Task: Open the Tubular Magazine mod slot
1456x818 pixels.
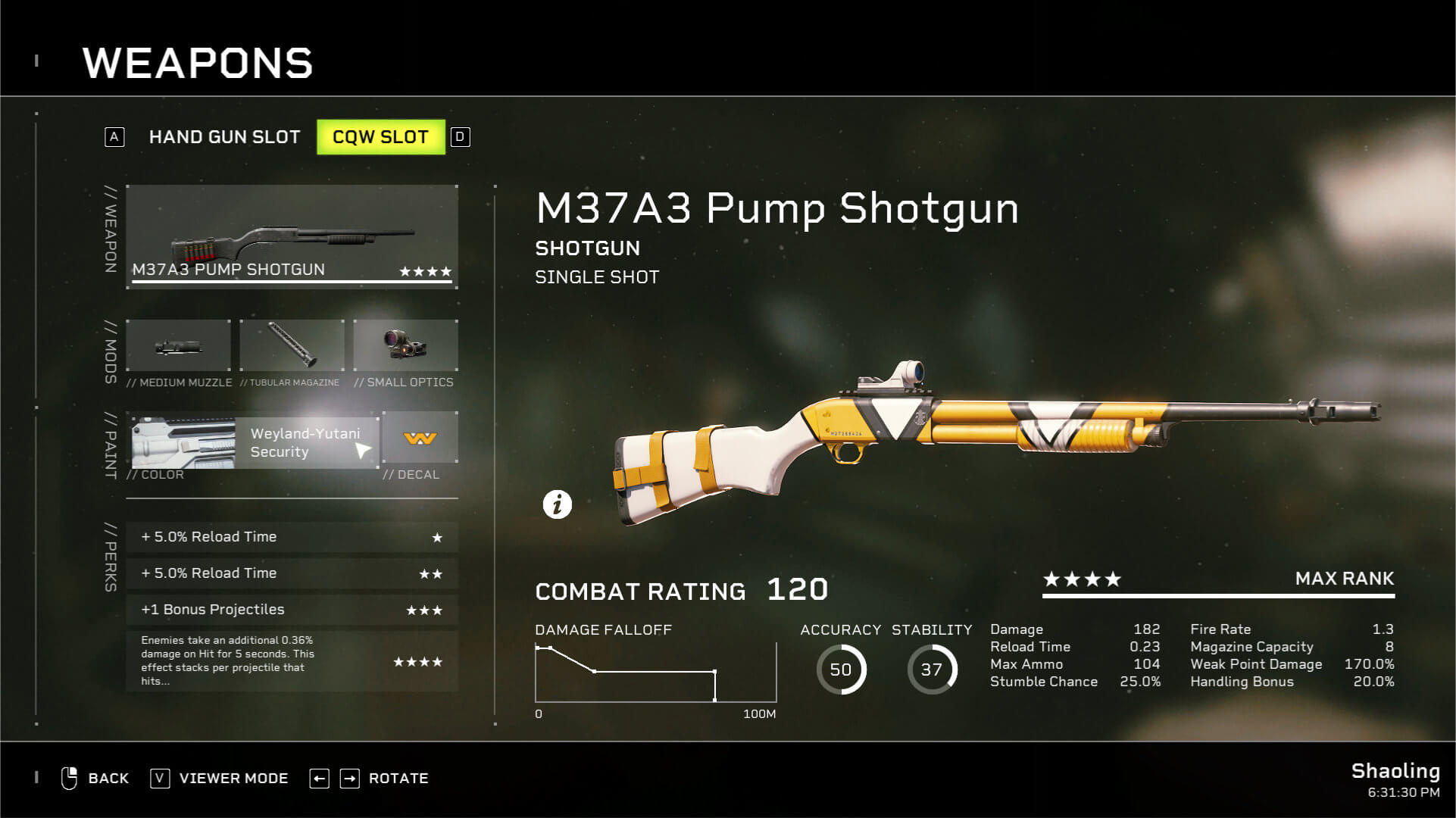Action: tap(292, 347)
